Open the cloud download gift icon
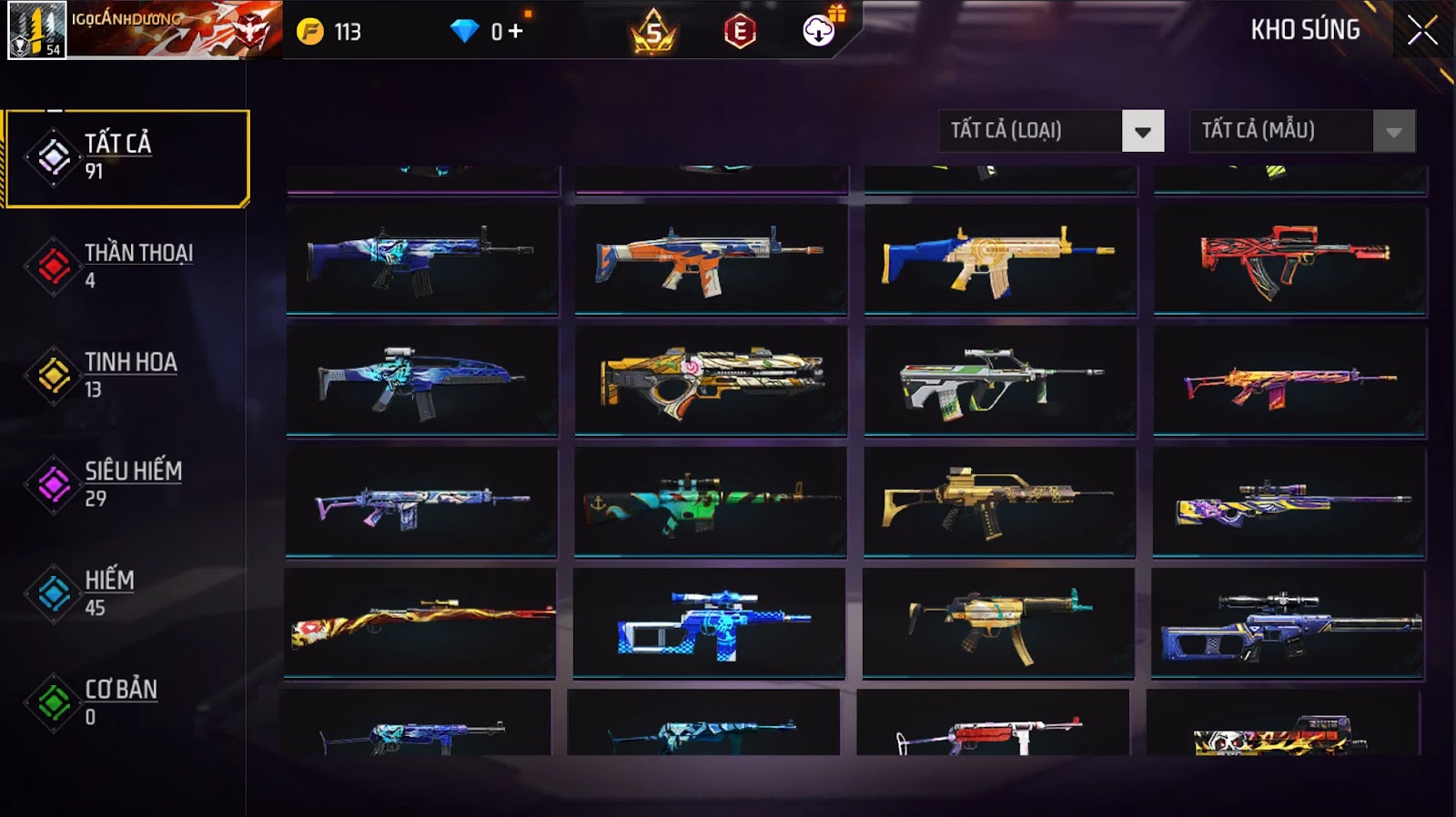Viewport: 1456px width, 817px height. pyautogui.click(x=819, y=30)
